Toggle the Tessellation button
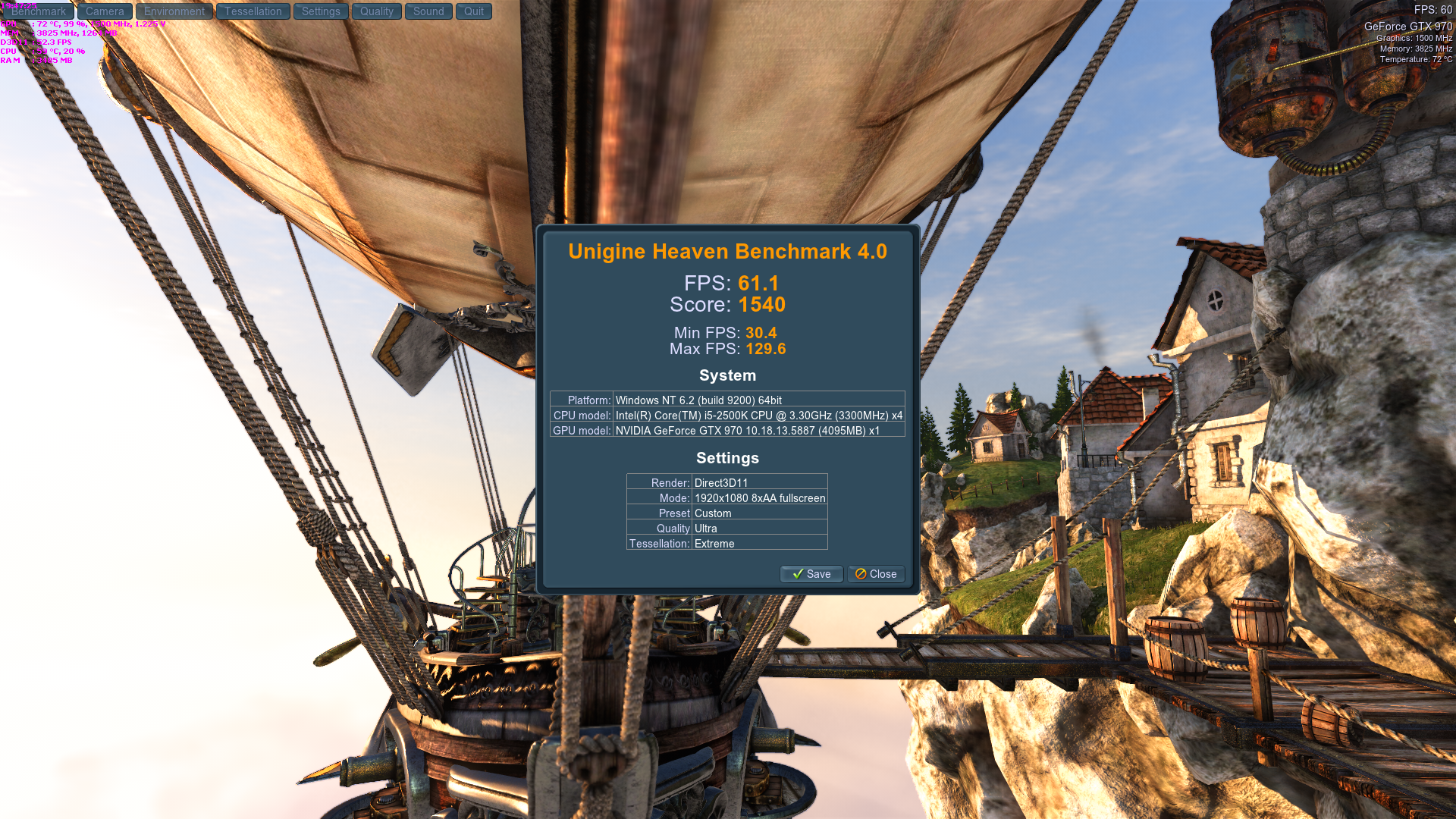 (253, 11)
